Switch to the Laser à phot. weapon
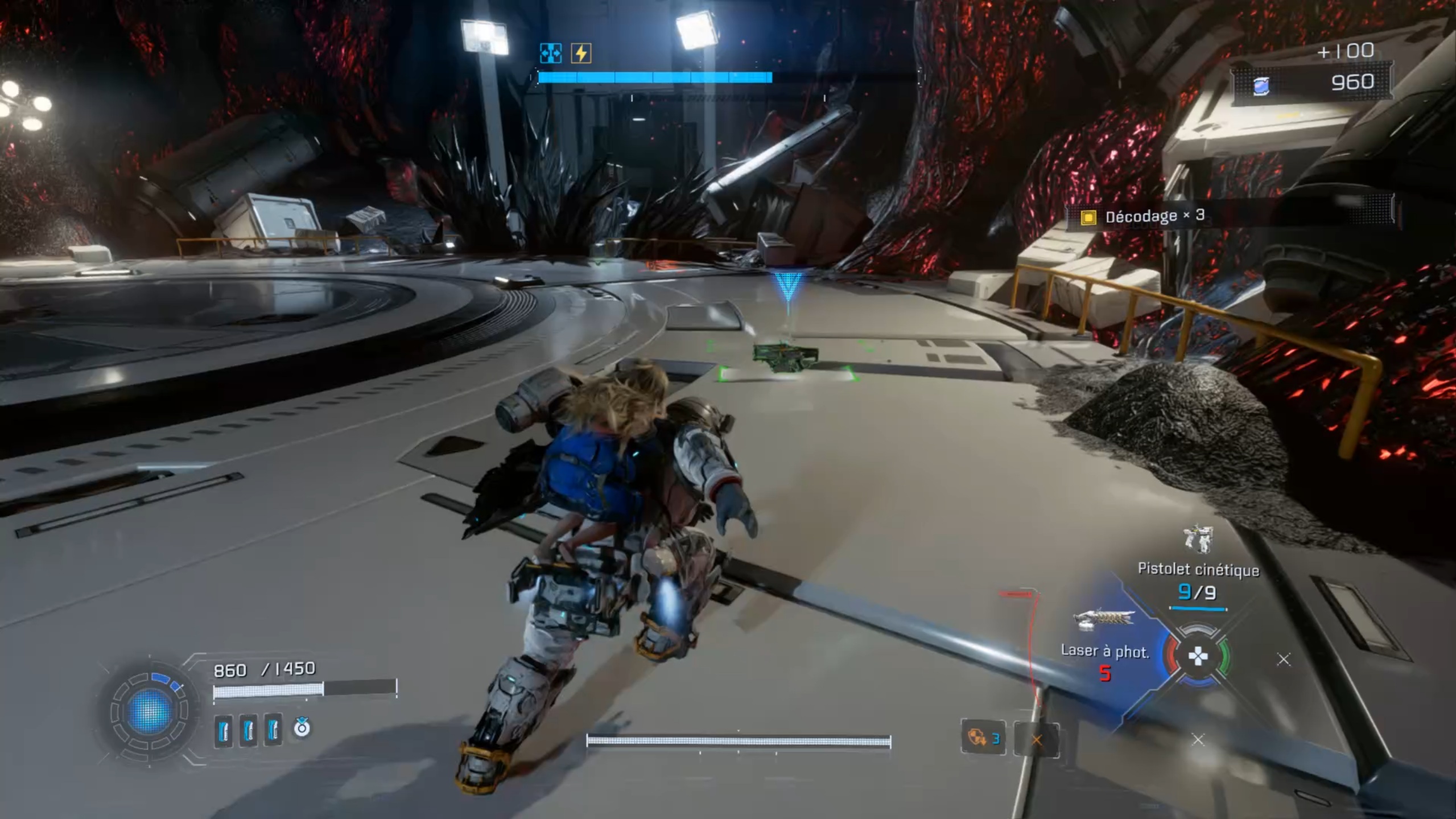This screenshot has height=819, width=1456. 1104,651
